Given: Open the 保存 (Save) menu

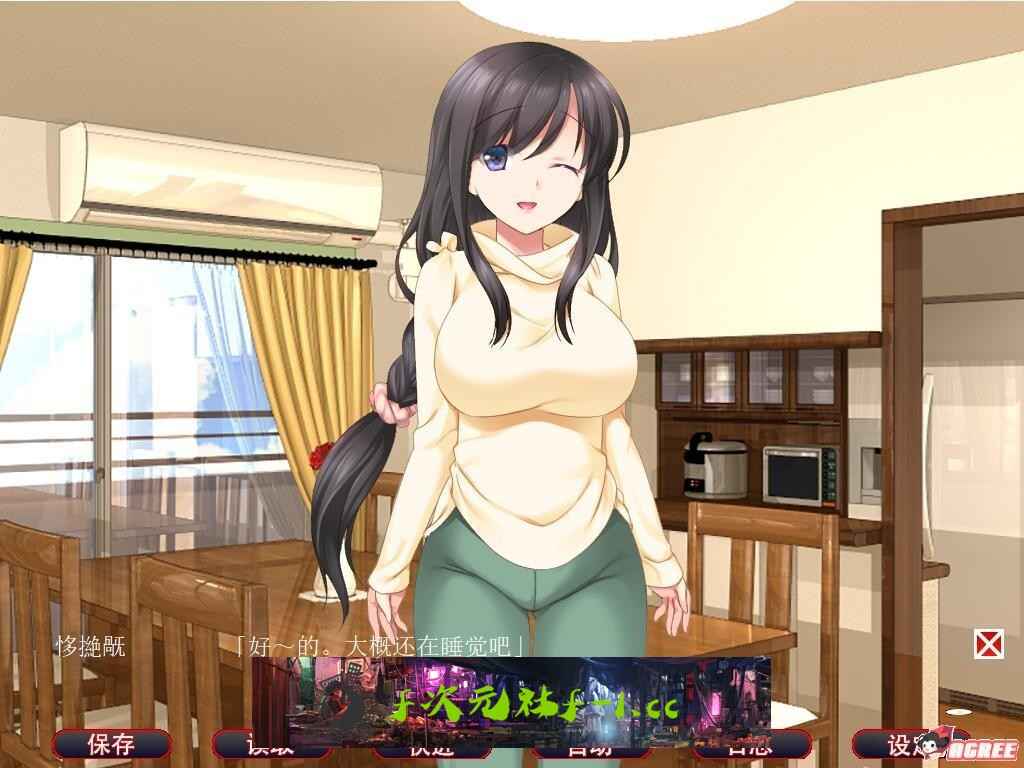Looking at the screenshot, I should tap(111, 744).
